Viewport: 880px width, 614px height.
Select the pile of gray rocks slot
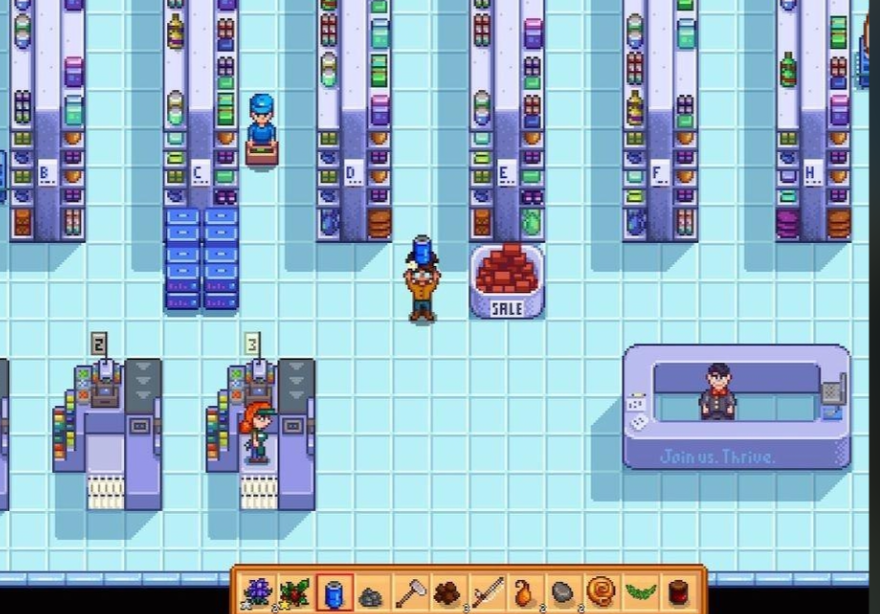371,594
